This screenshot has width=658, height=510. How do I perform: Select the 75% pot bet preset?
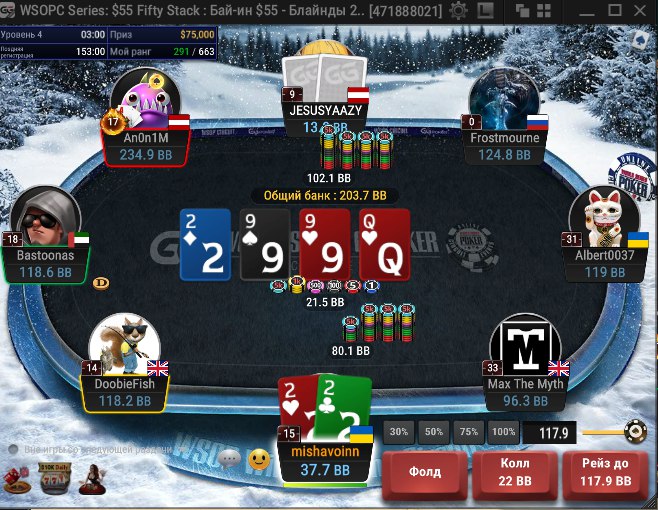(468, 432)
